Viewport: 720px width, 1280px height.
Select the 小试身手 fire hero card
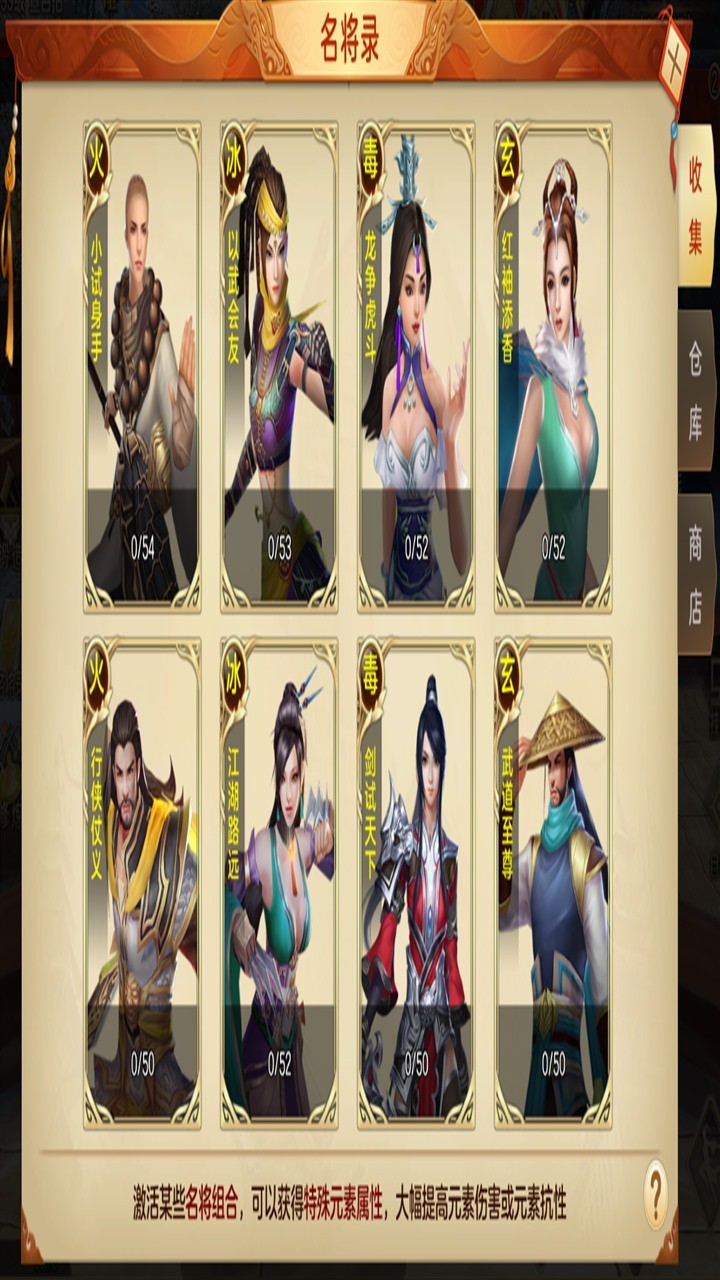(x=142, y=366)
